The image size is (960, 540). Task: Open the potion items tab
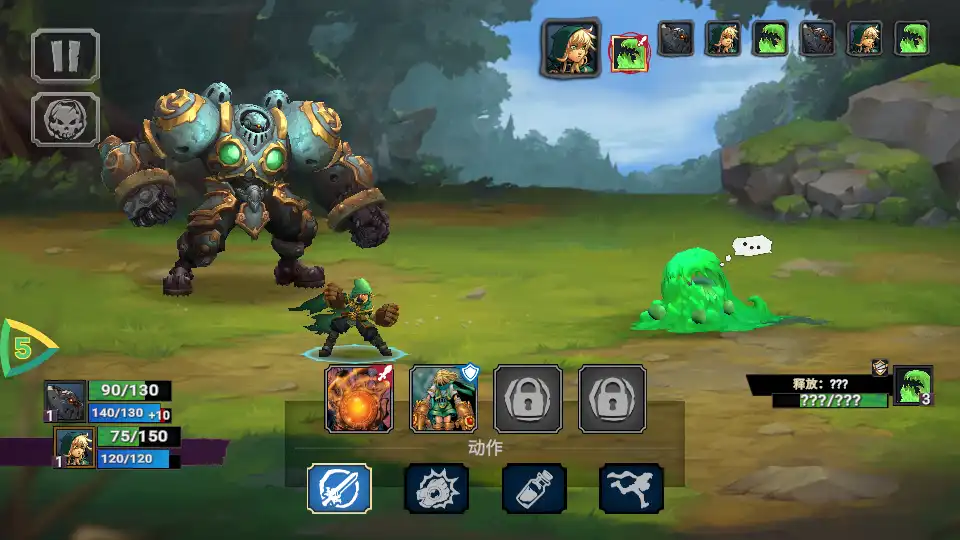[534, 488]
